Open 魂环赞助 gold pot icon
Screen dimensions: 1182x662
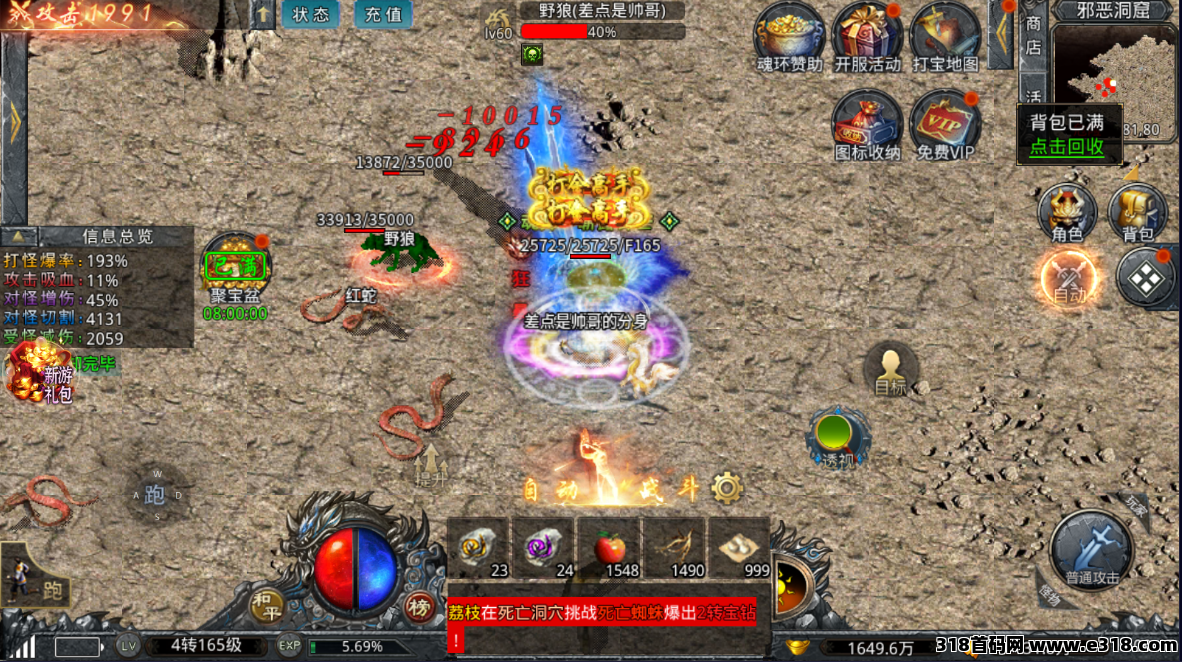pos(789,38)
